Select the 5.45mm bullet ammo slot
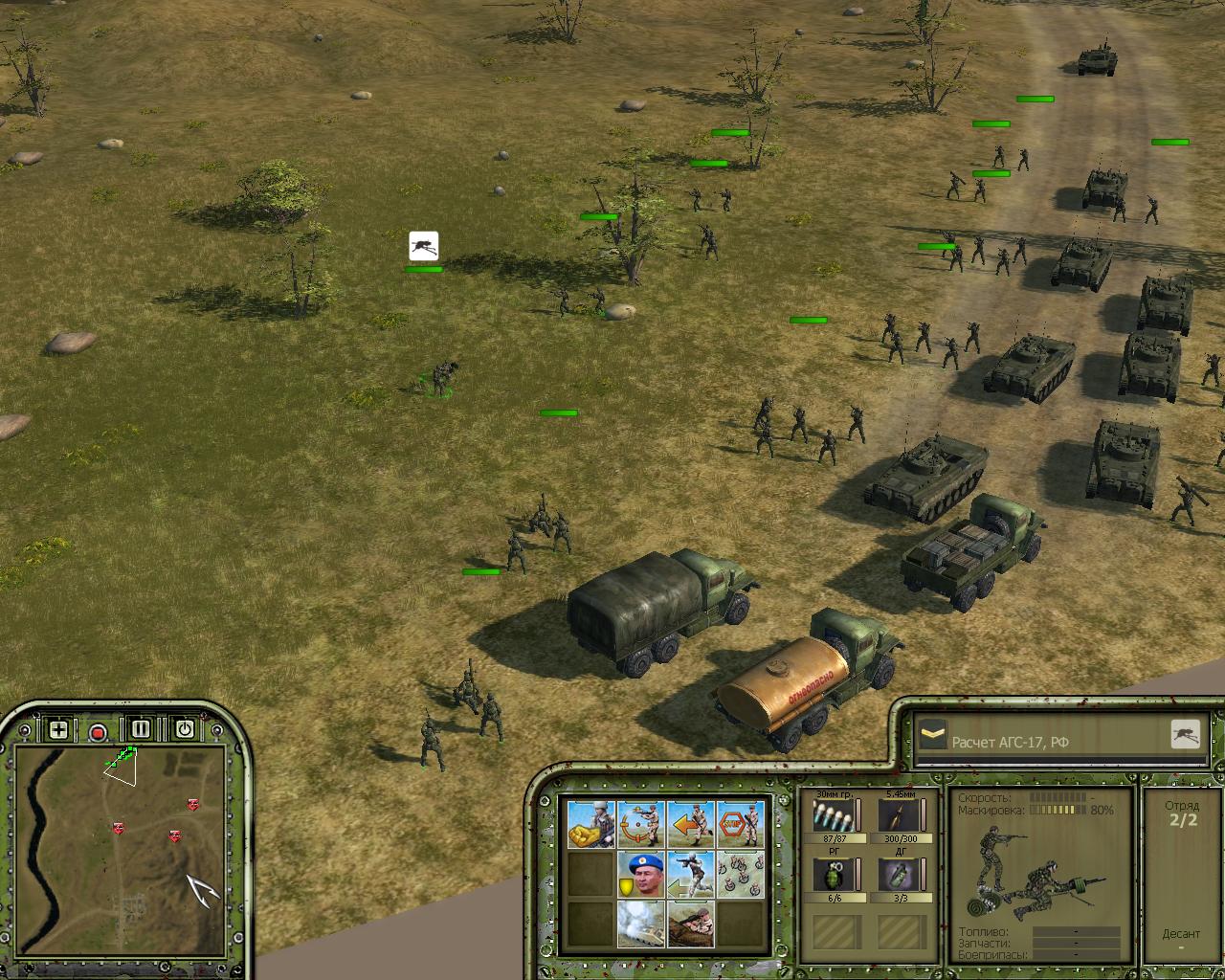The height and width of the screenshot is (980, 1225). point(899,816)
